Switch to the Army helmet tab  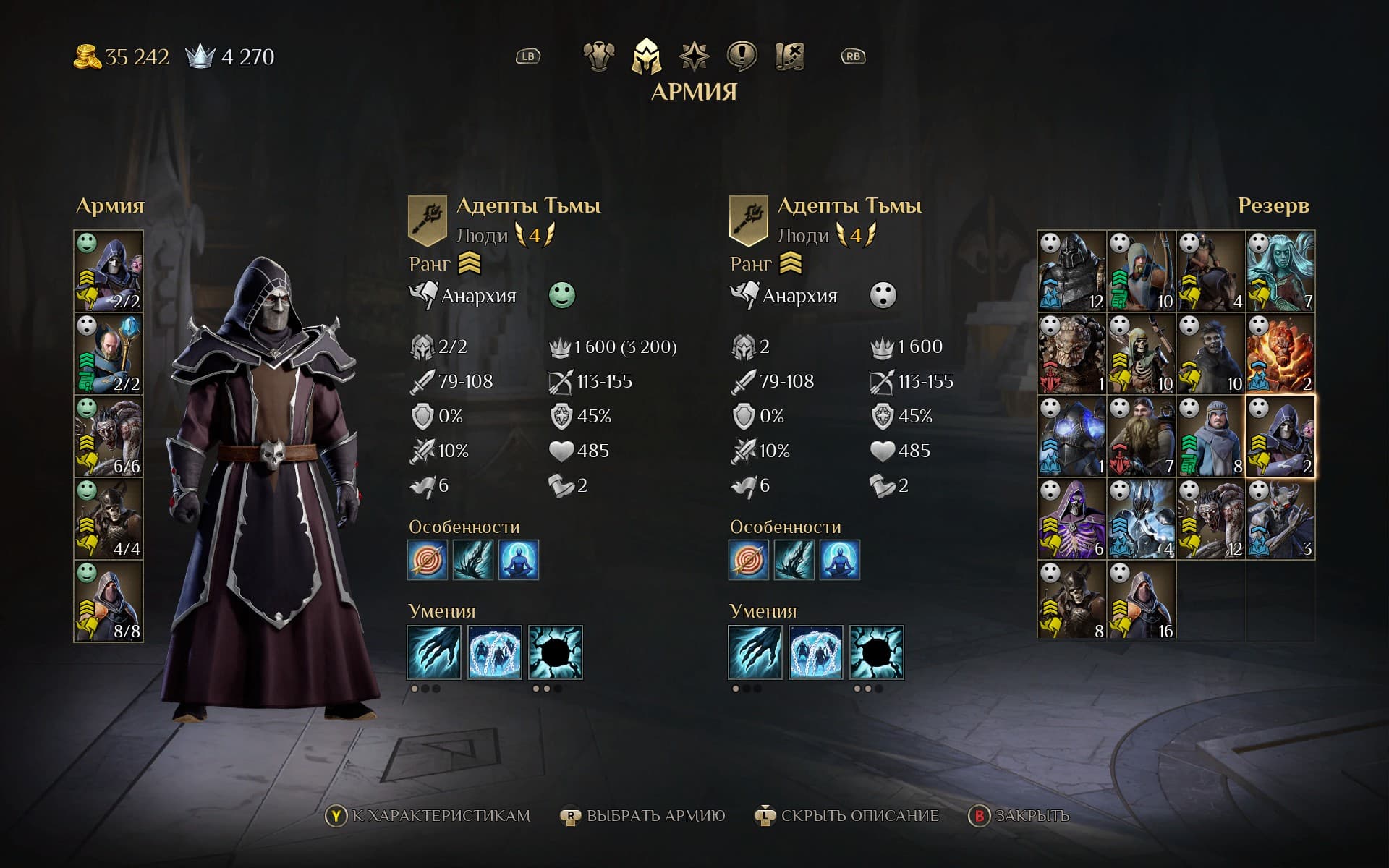(x=646, y=56)
